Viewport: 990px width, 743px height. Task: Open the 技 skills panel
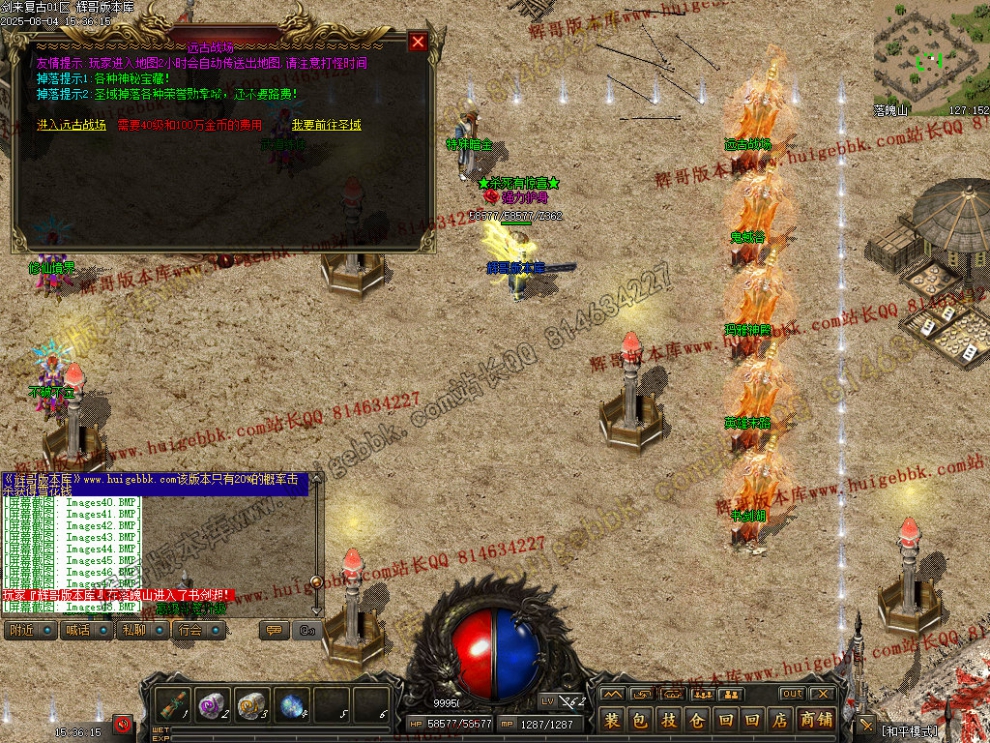(x=669, y=720)
